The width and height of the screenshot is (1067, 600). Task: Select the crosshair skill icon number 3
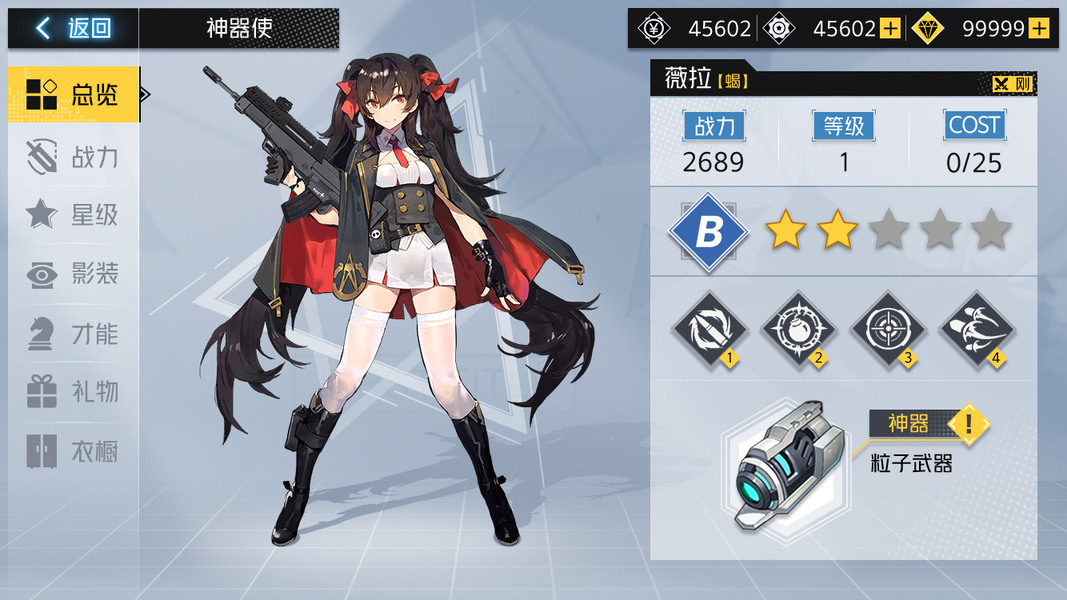click(887, 328)
